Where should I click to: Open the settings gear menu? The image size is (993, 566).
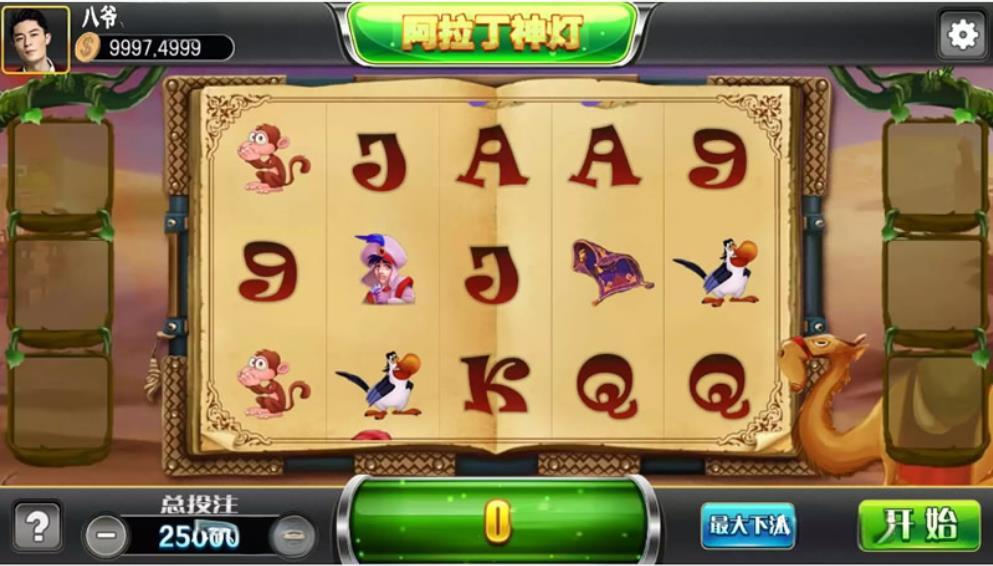click(962, 36)
